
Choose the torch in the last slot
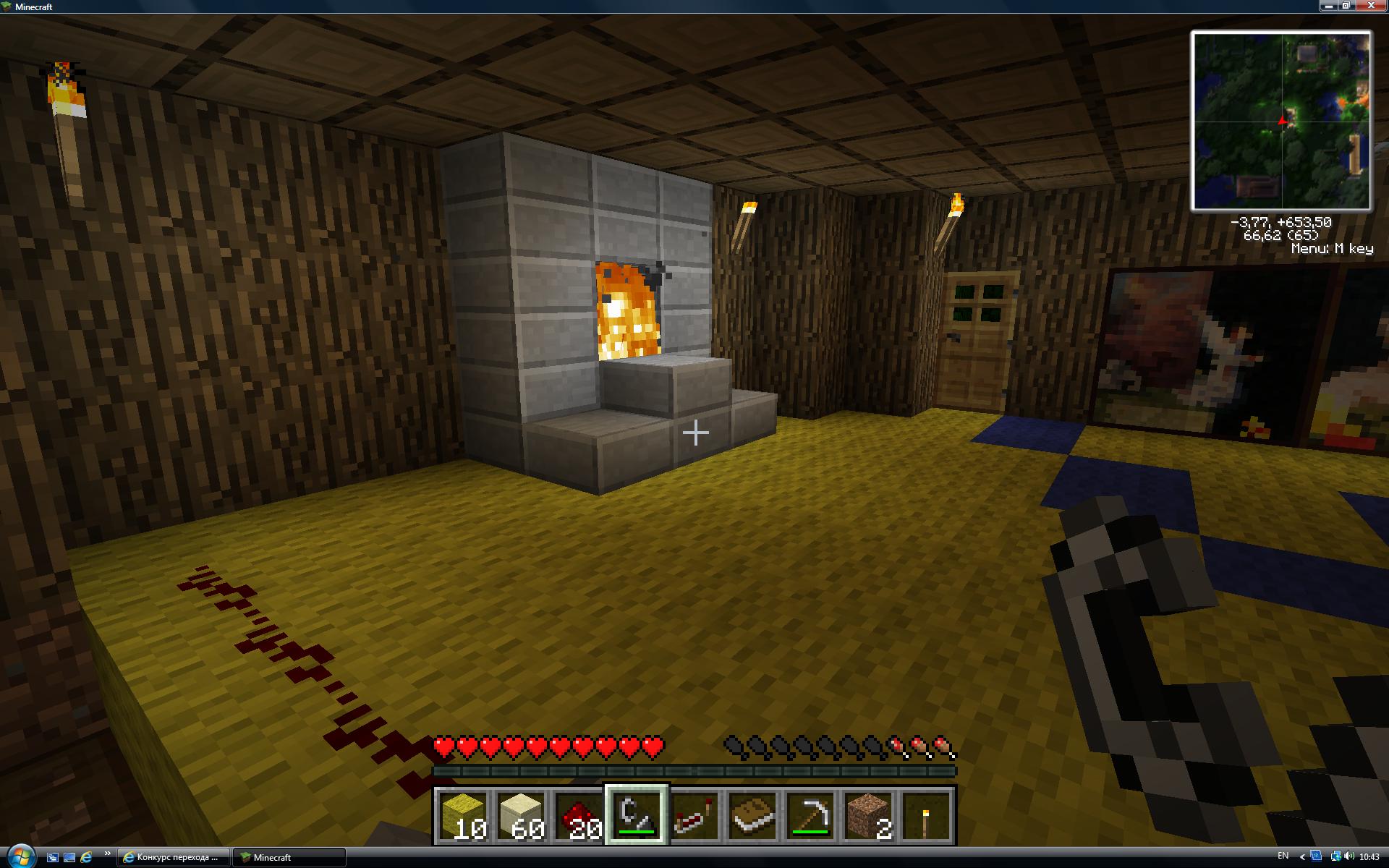[x=926, y=815]
